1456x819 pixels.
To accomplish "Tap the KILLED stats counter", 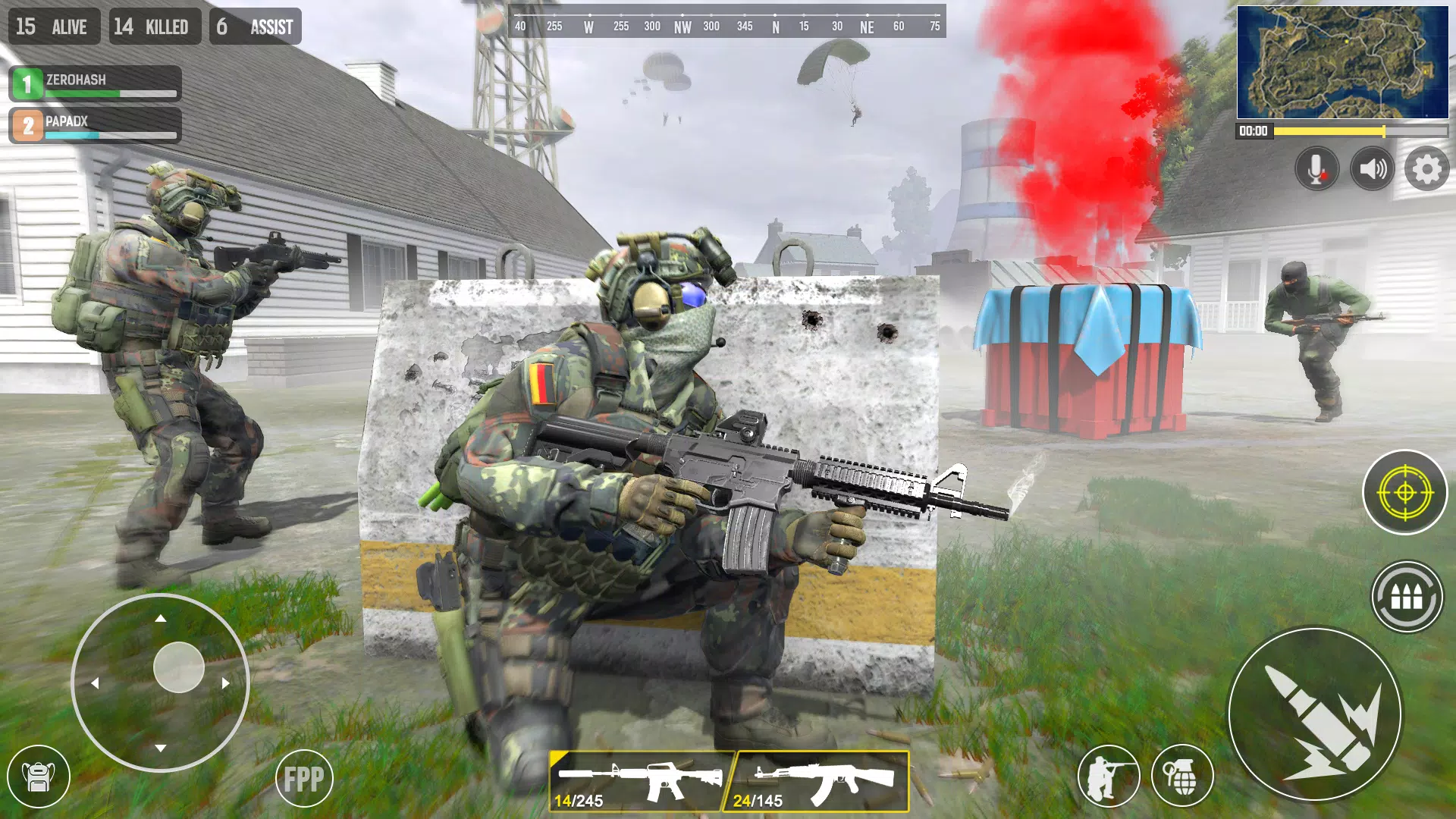I will (155, 27).
